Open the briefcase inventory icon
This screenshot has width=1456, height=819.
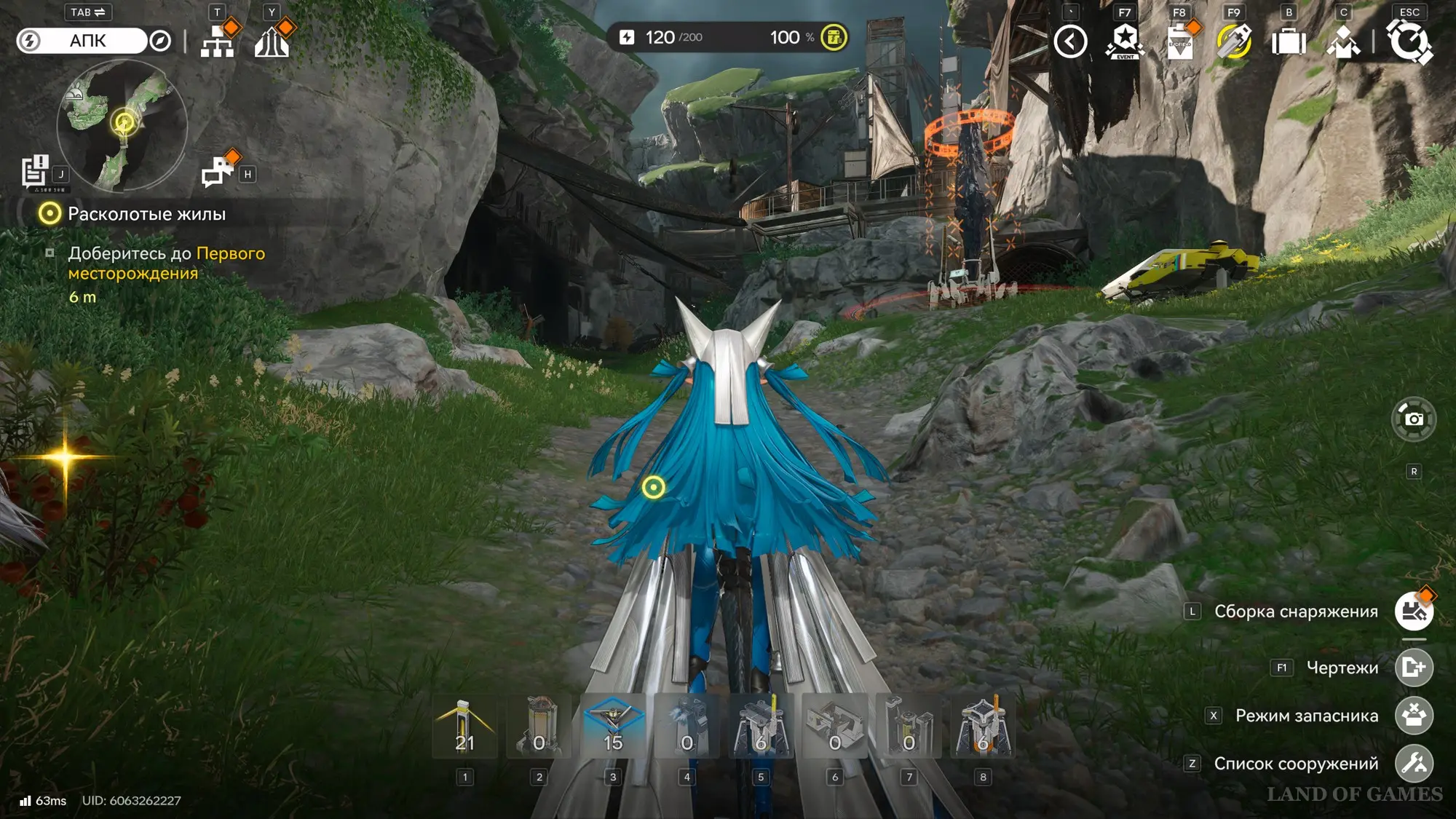pyautogui.click(x=1289, y=41)
